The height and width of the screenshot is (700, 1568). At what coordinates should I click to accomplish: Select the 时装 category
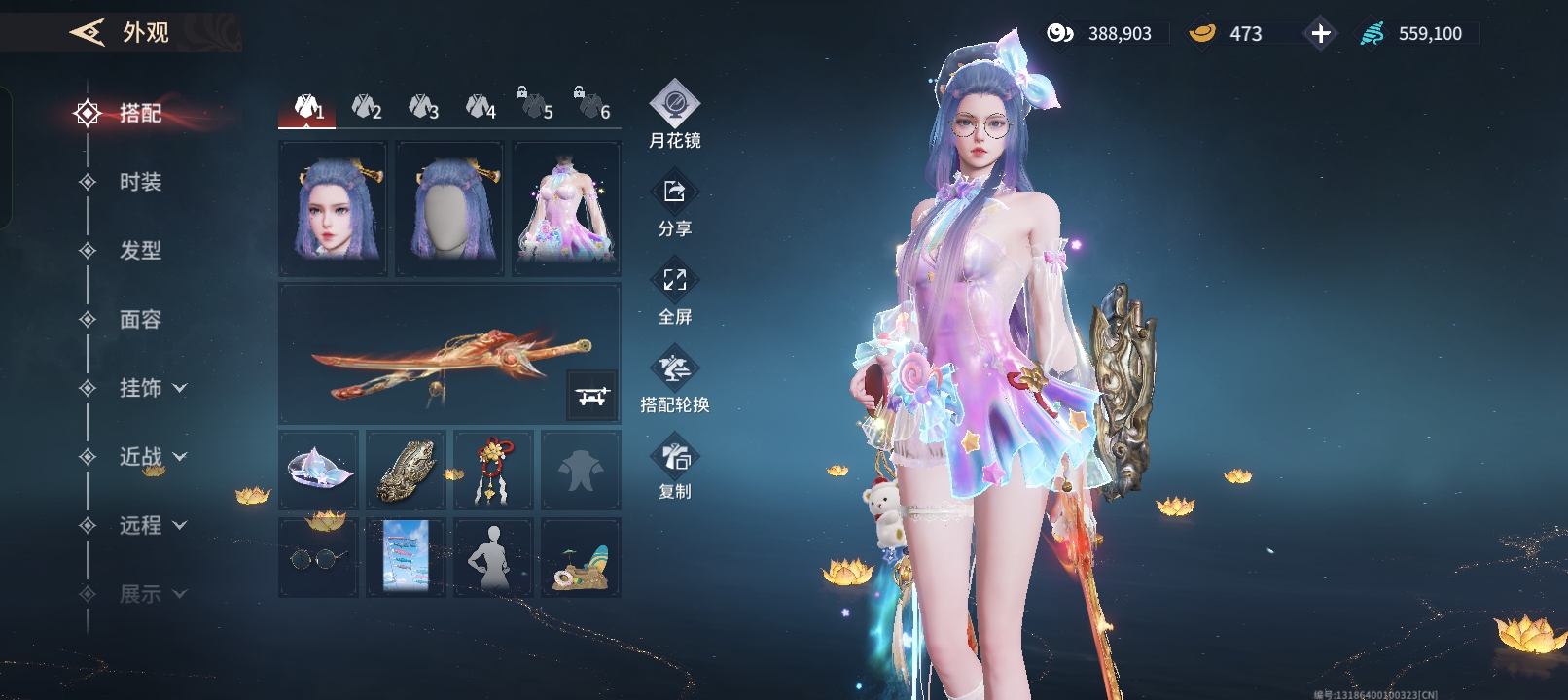[140, 182]
